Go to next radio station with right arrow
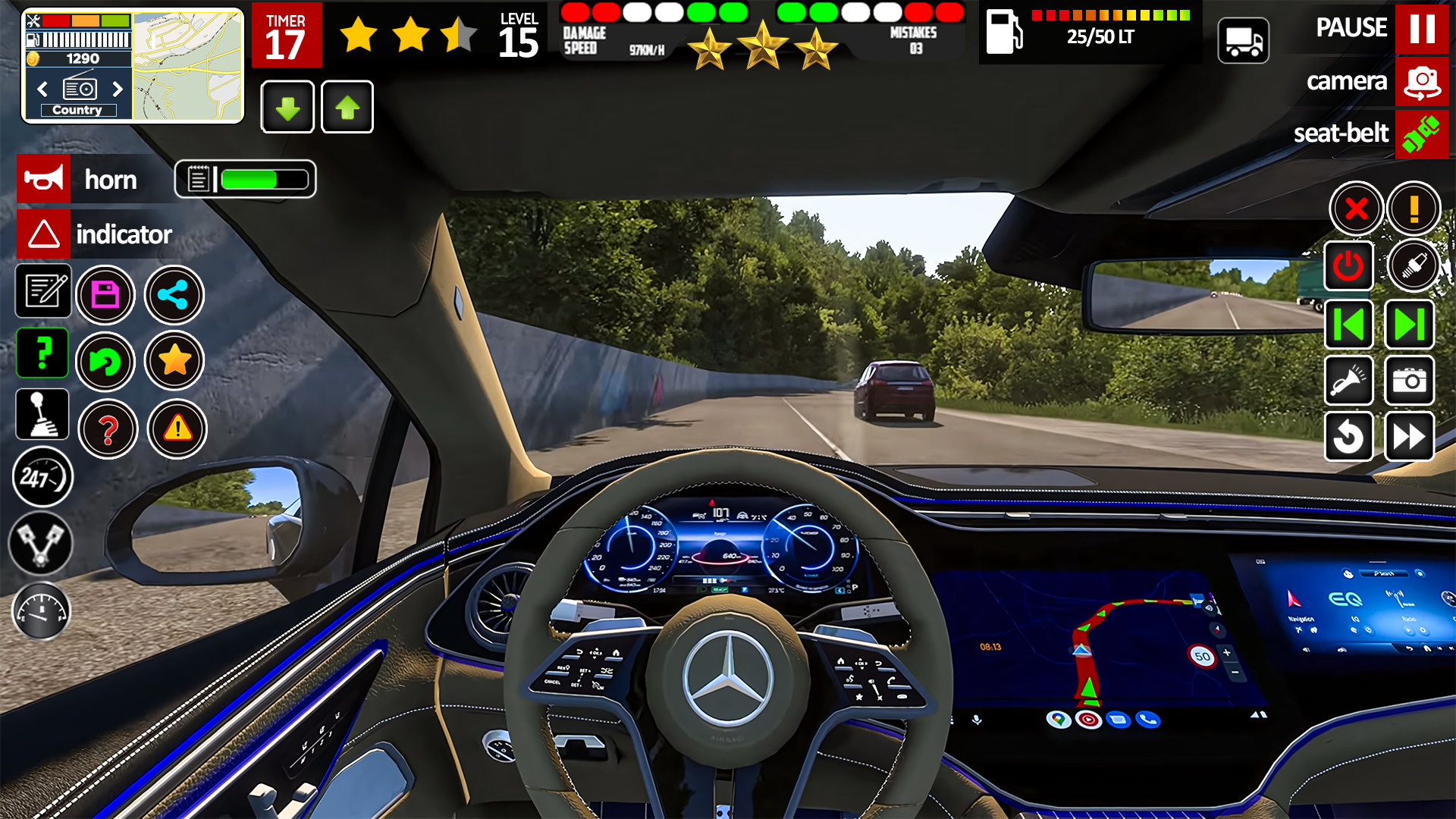This screenshot has width=1456, height=819. pos(118,89)
